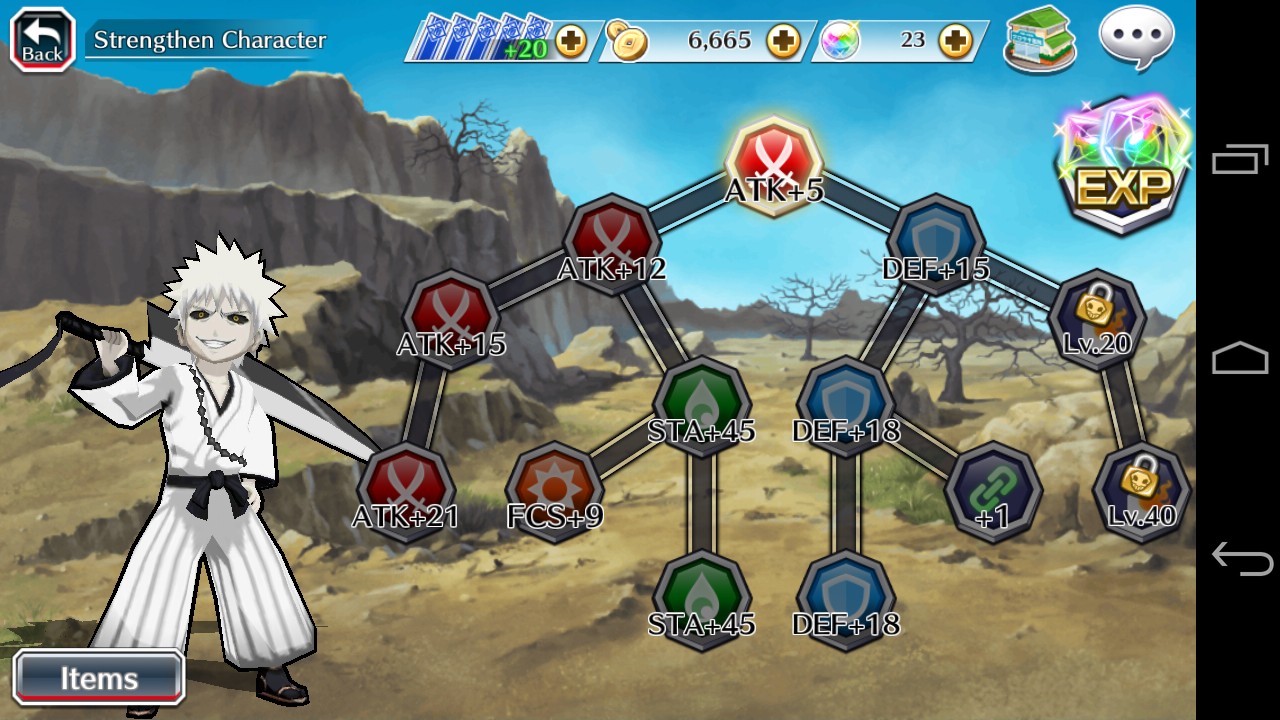Open the EXP crystal menu
The image size is (1280, 720).
tap(1123, 165)
